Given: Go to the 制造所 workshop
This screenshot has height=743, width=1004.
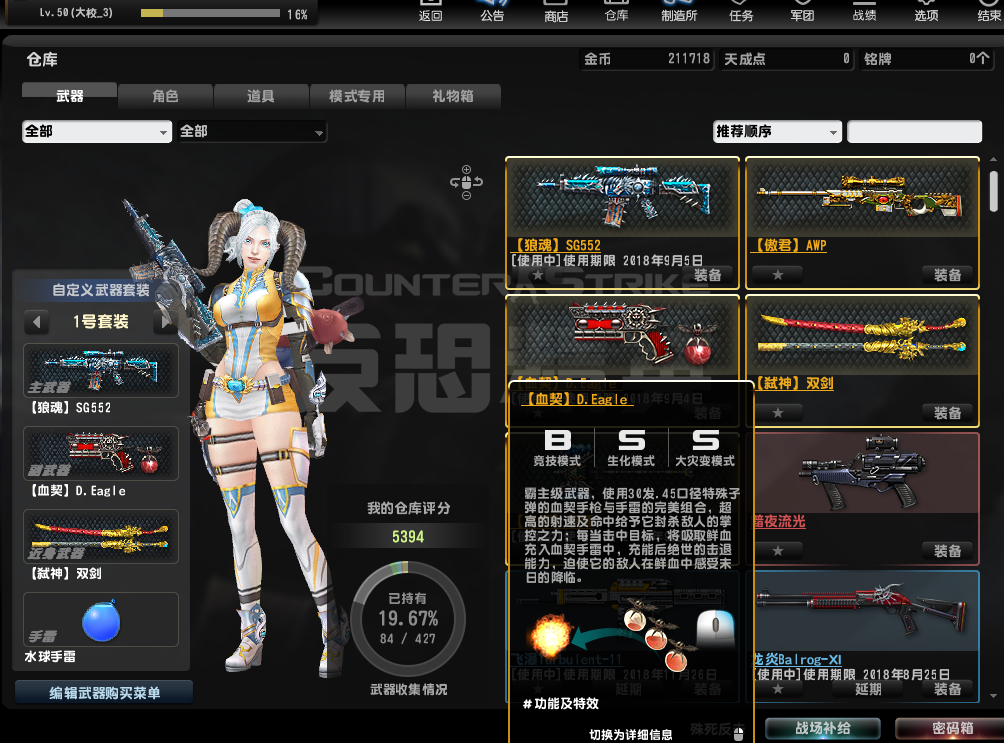Looking at the screenshot, I should coord(679,12).
